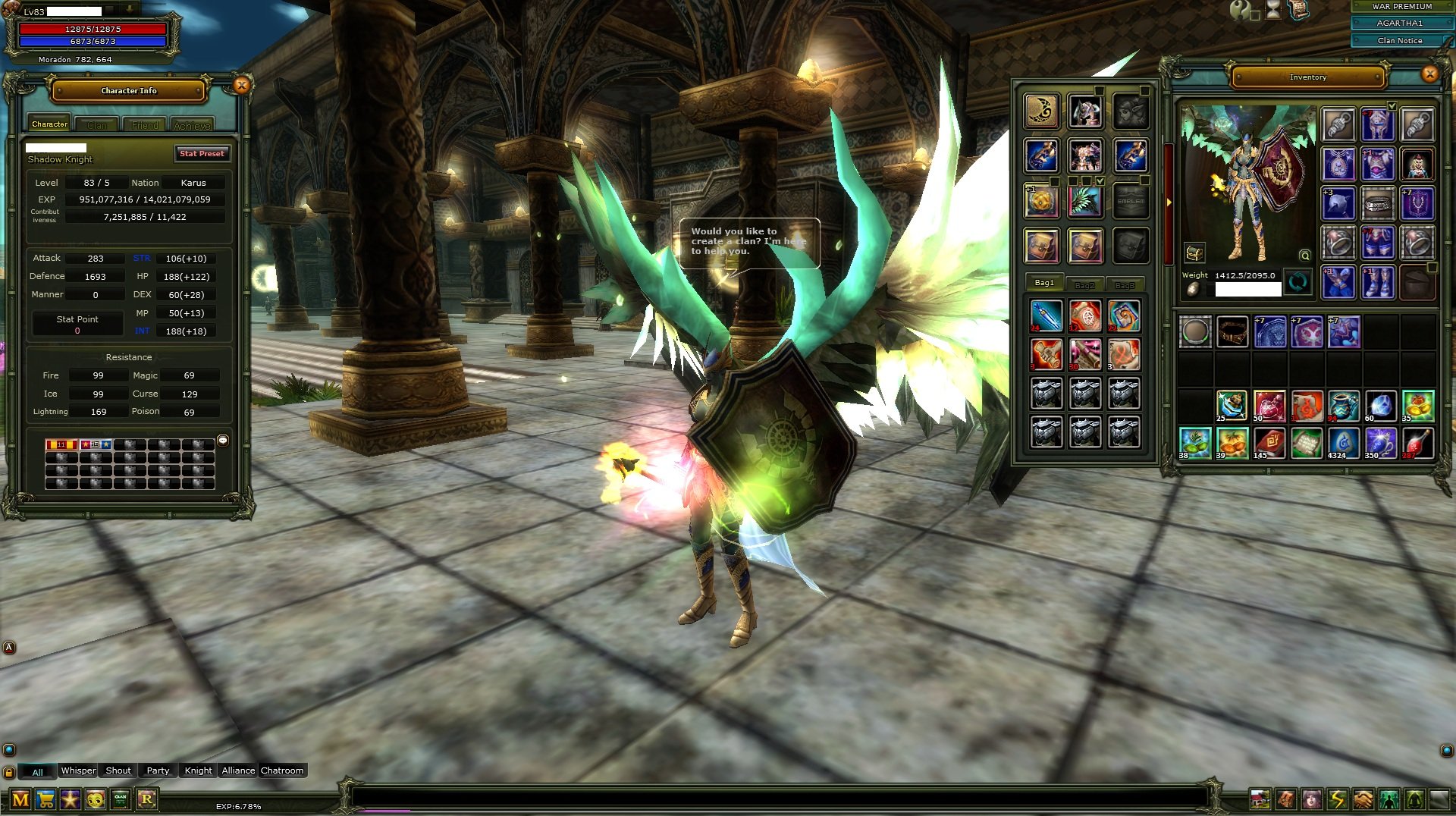This screenshot has width=1456, height=816.
Task: Click the house icon in the bottom hotbar
Action: (x=1260, y=799)
